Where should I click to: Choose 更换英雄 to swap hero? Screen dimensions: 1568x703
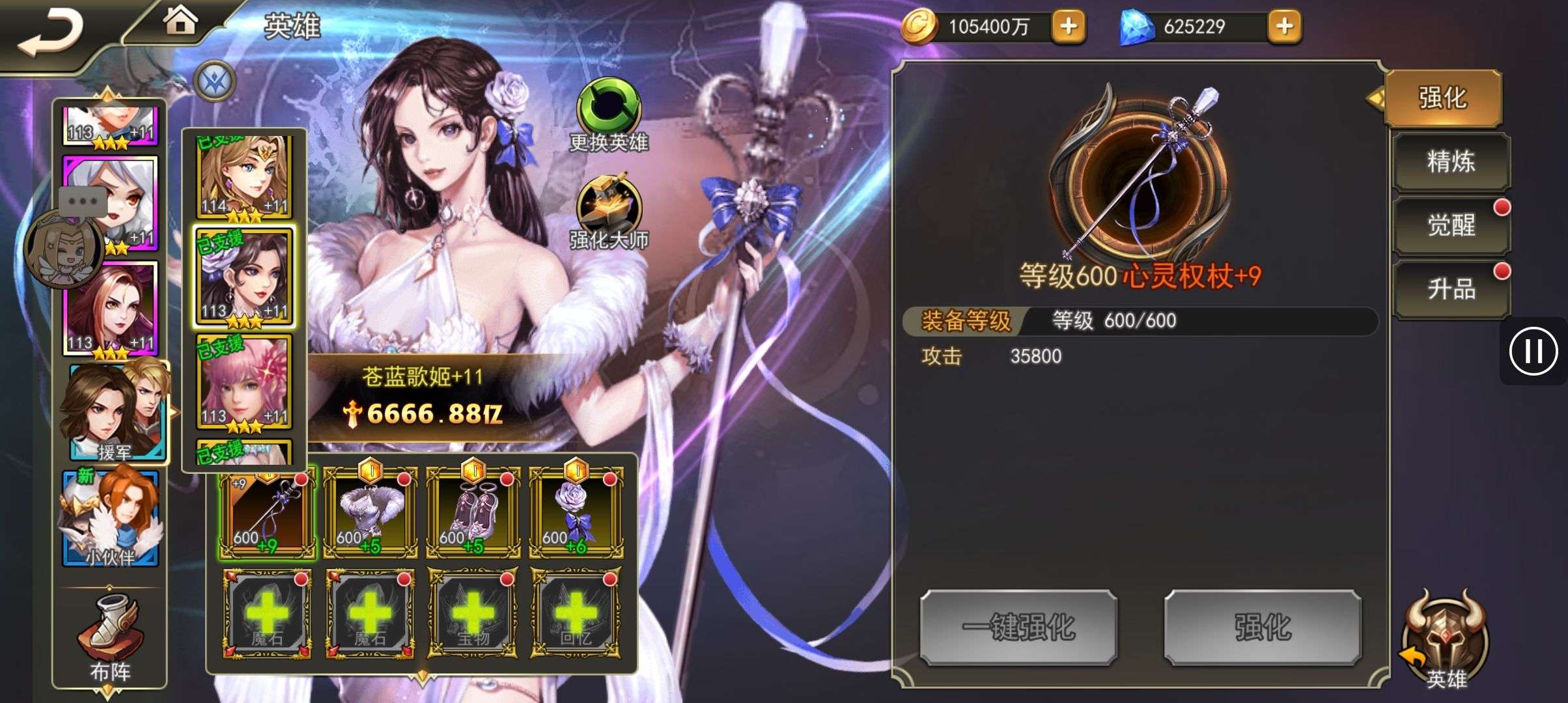pyautogui.click(x=609, y=117)
